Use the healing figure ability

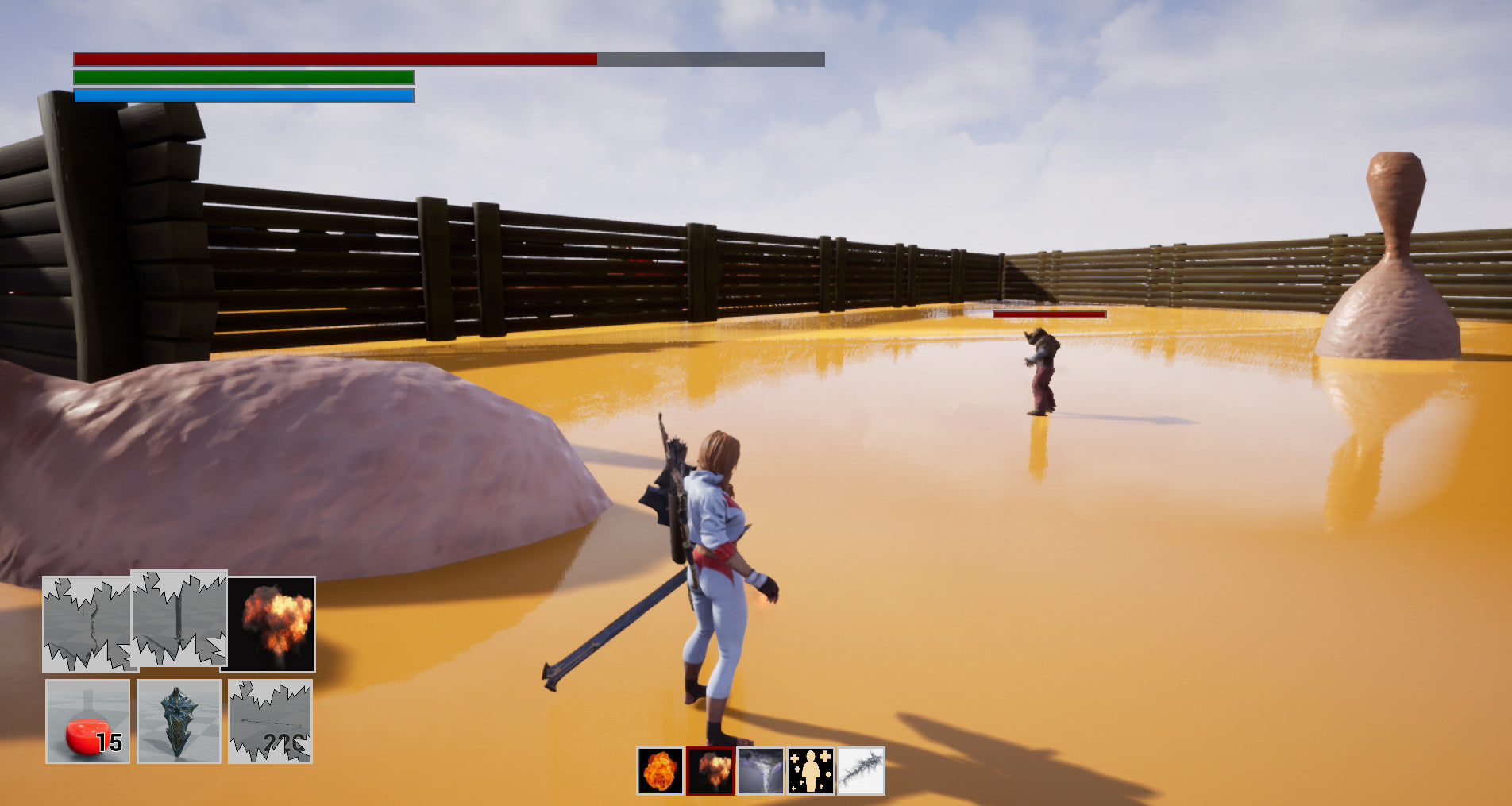point(811,770)
